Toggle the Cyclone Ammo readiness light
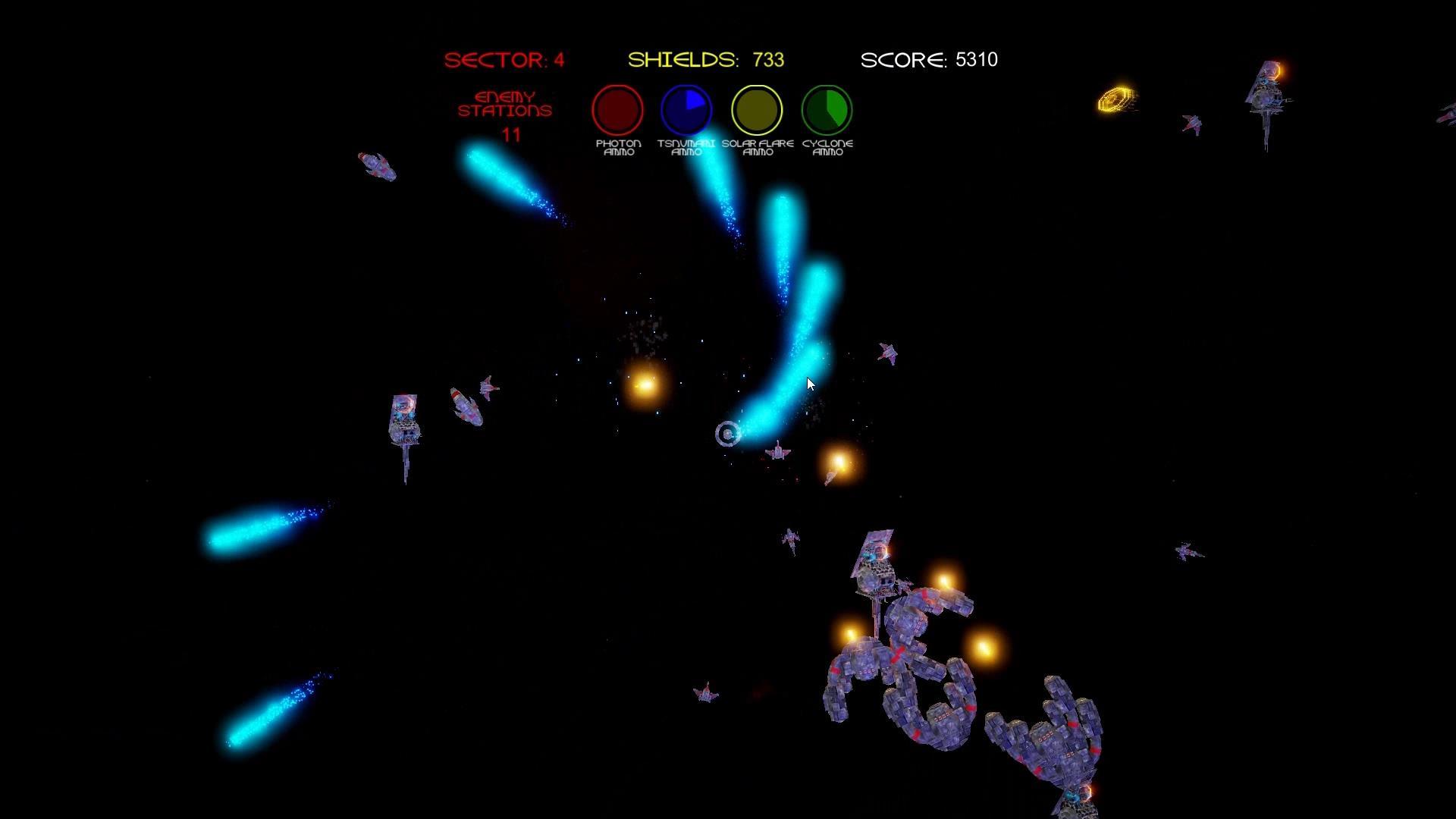The image size is (1456, 819). tap(827, 110)
